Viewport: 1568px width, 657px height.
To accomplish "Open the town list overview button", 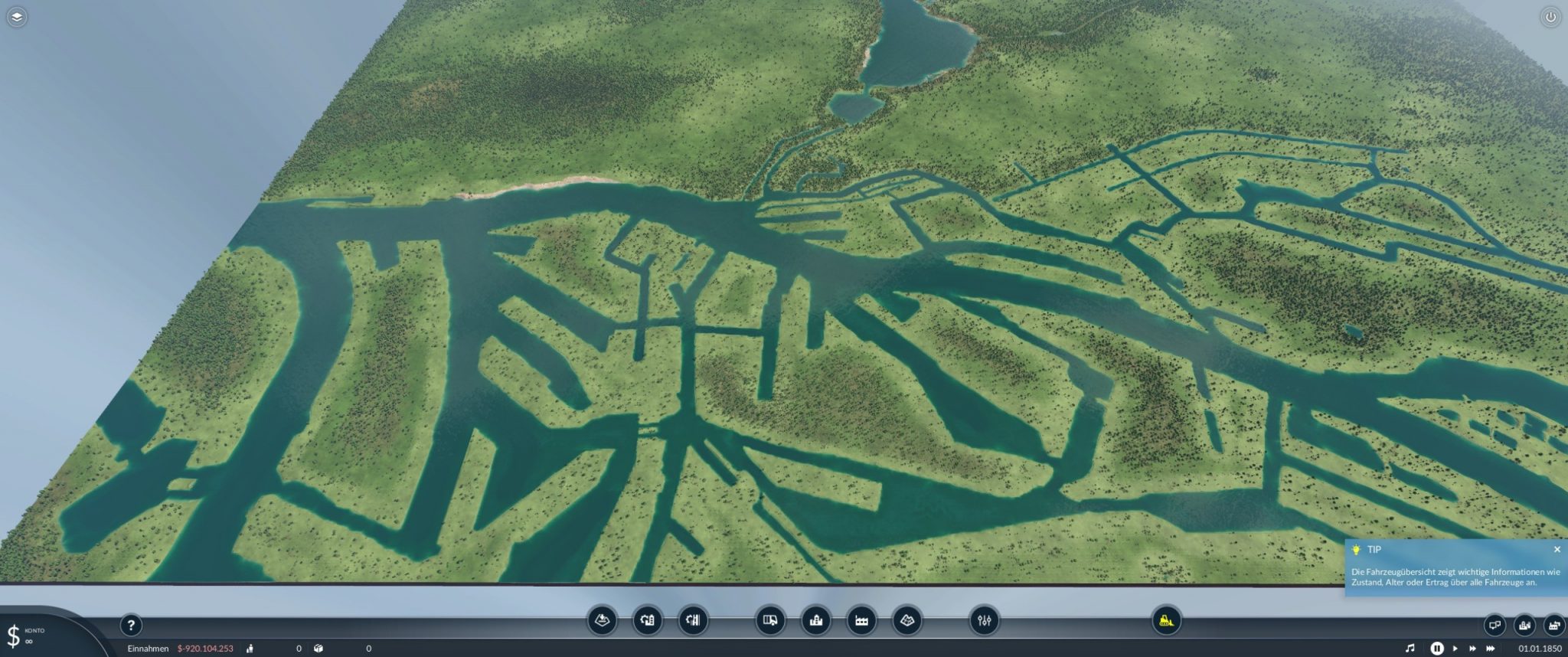I will point(1524,626).
